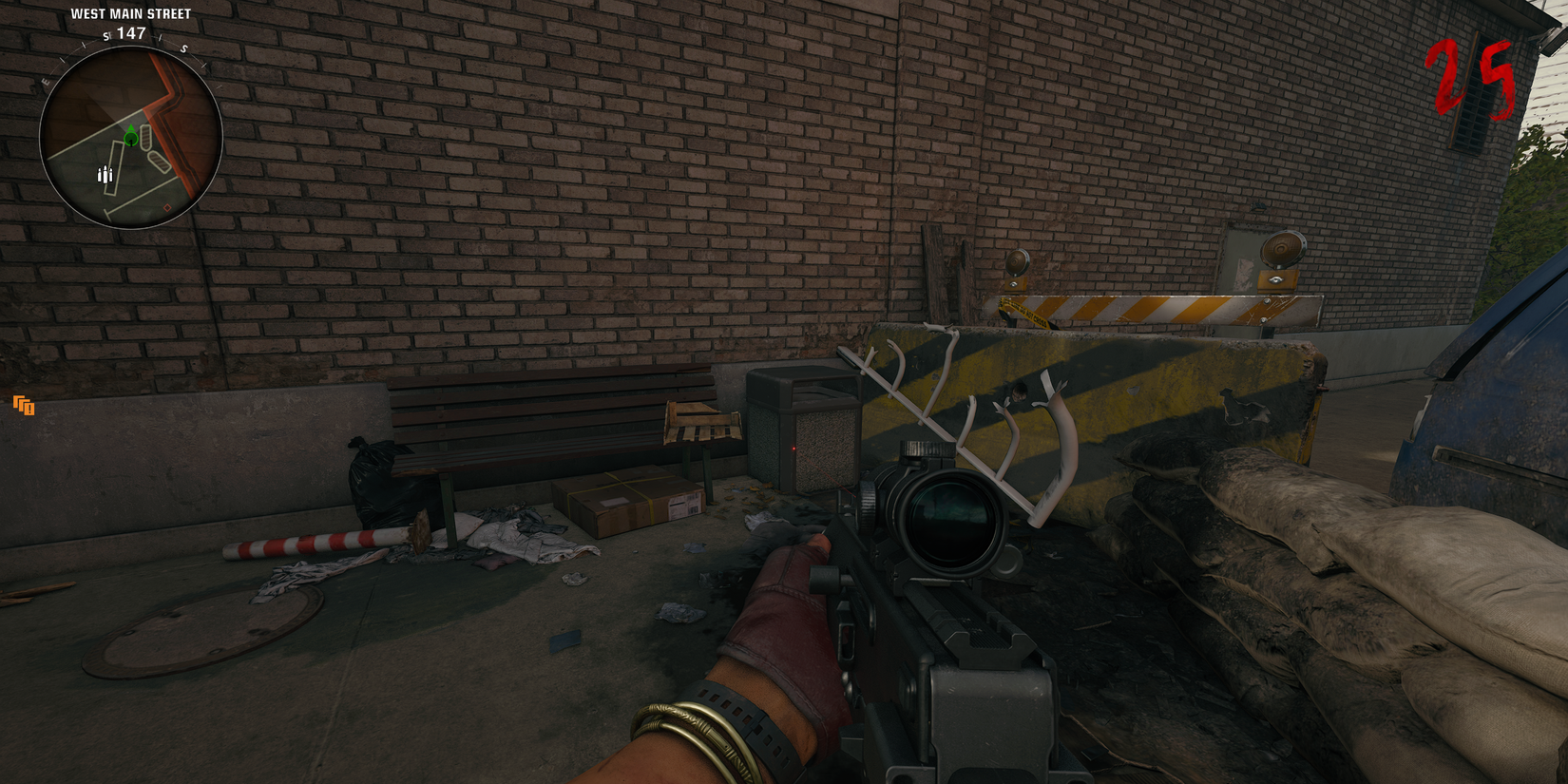Click the yellow traffic barrier light on the left
Image resolution: width=1568 pixels, height=784 pixels.
pos(1017,259)
